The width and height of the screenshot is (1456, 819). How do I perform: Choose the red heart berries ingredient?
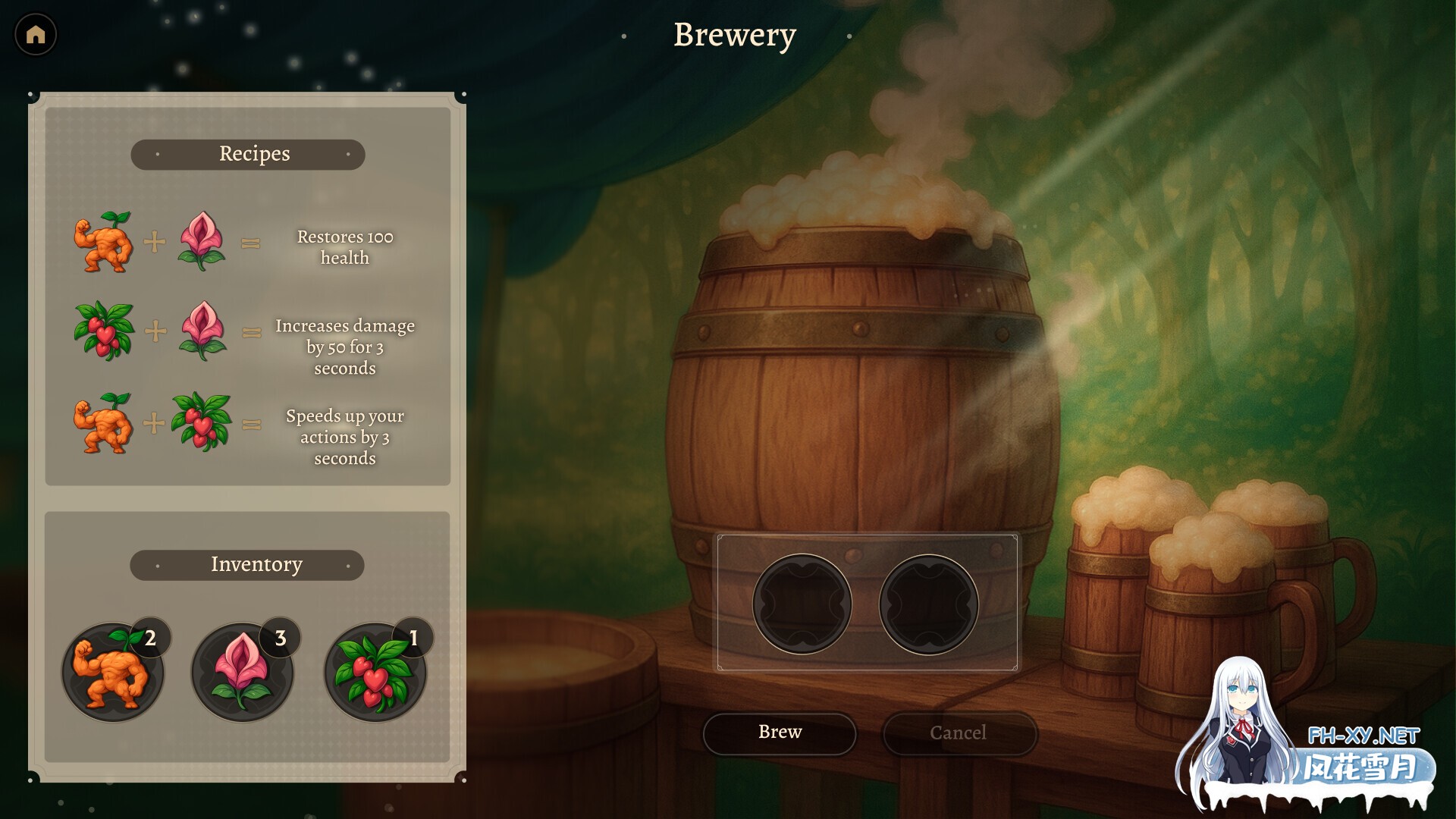375,672
